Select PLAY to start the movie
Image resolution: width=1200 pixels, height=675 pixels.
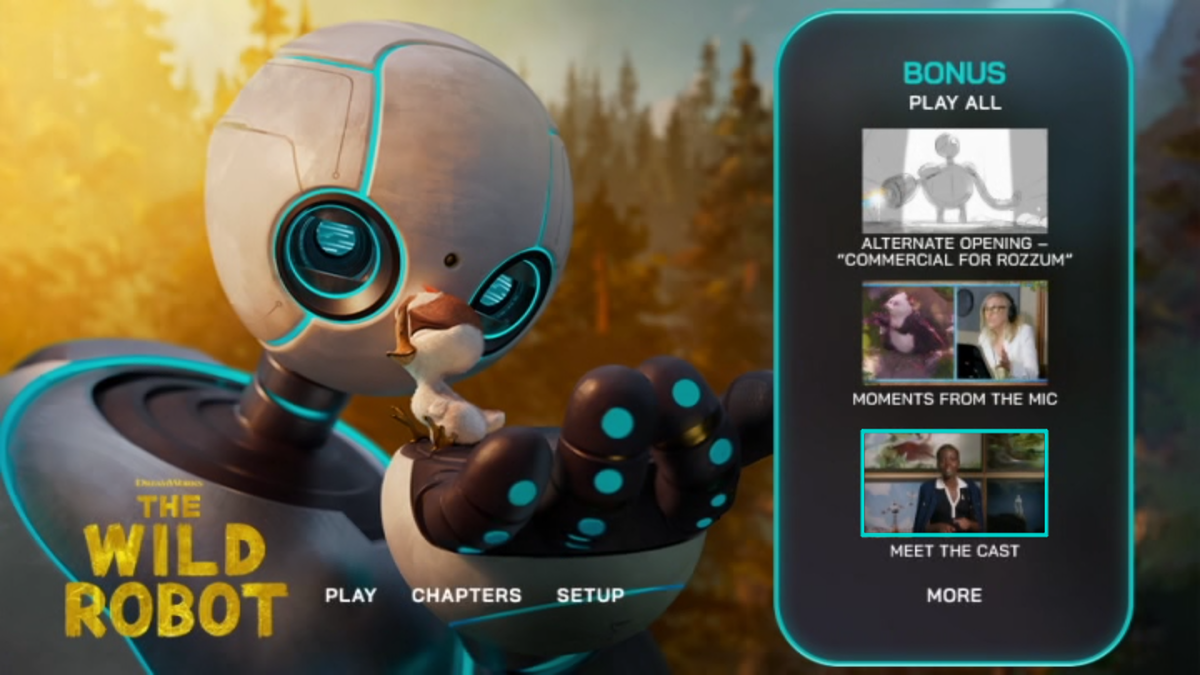click(350, 595)
